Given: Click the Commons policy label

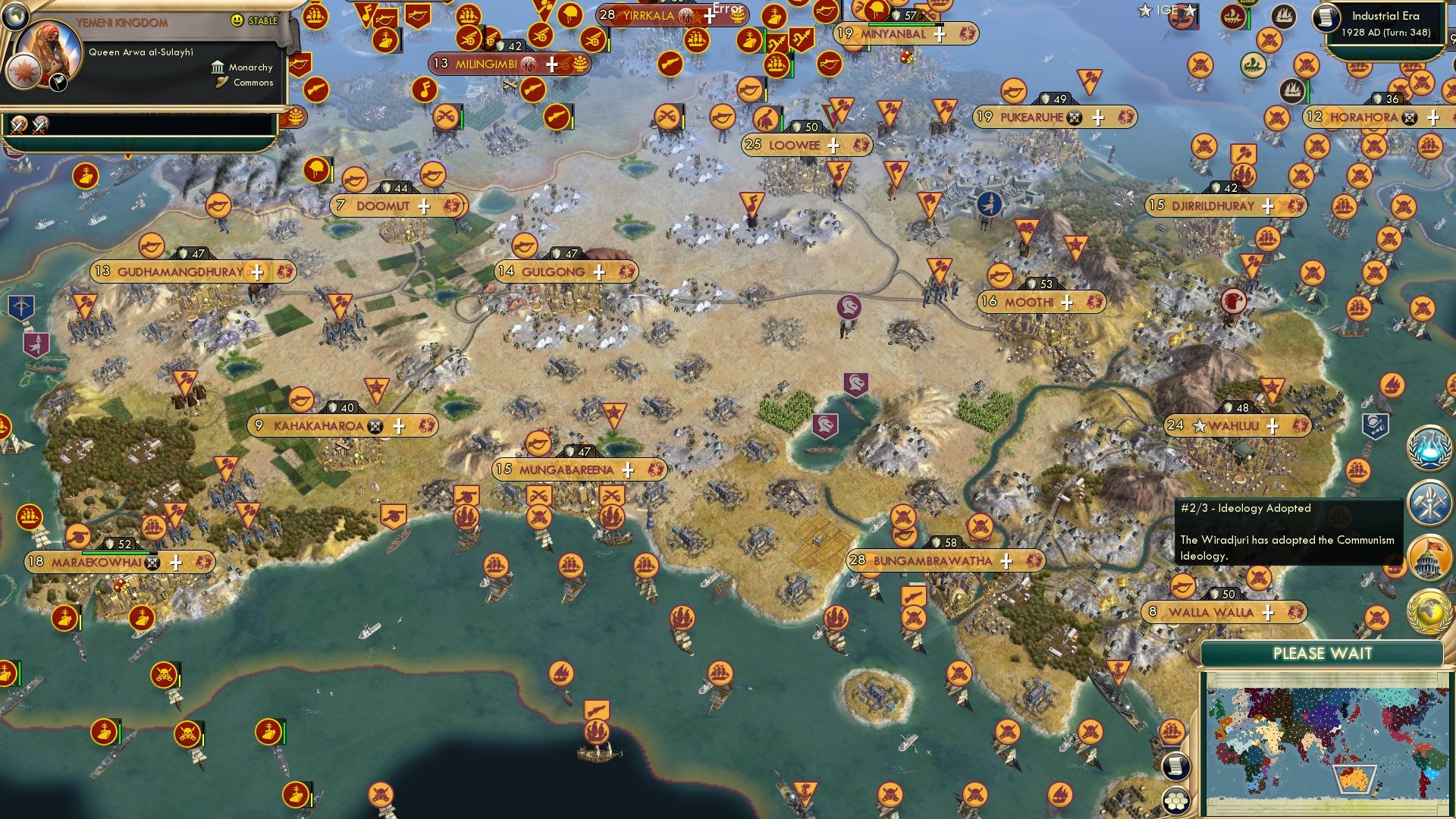Looking at the screenshot, I should coord(253,82).
